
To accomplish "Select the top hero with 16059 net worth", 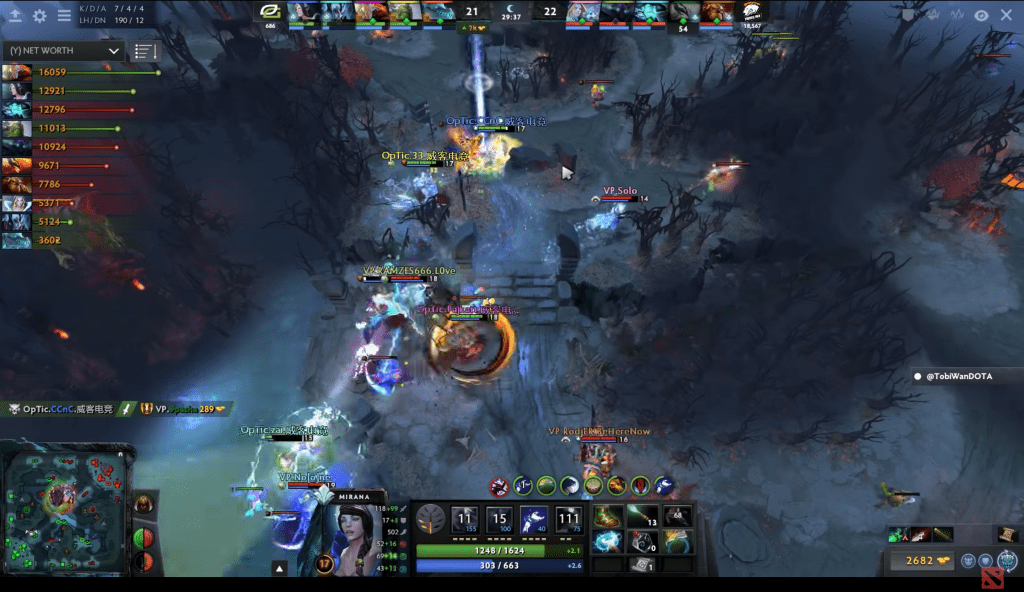I will (16, 72).
